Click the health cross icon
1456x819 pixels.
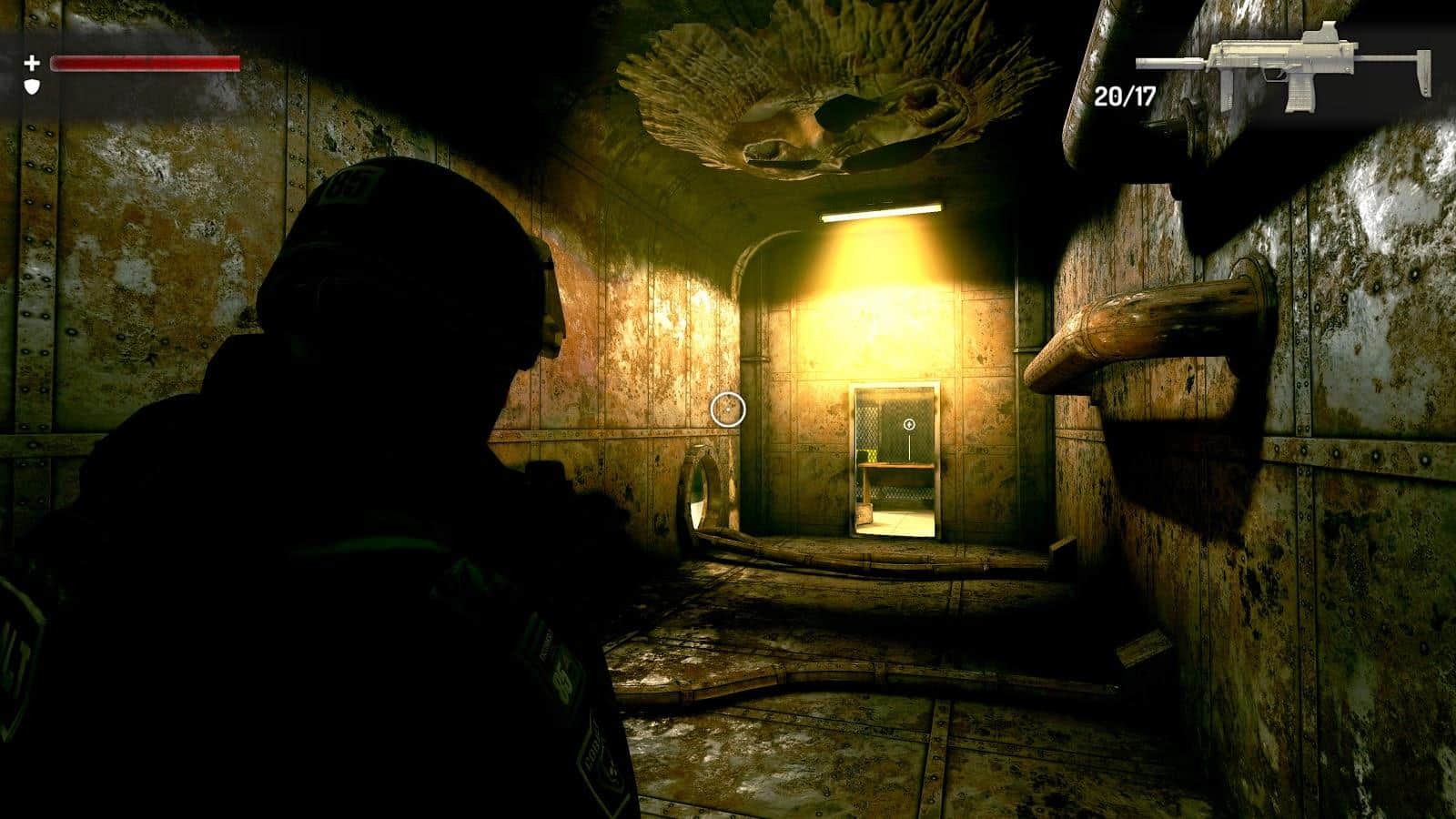[x=32, y=65]
